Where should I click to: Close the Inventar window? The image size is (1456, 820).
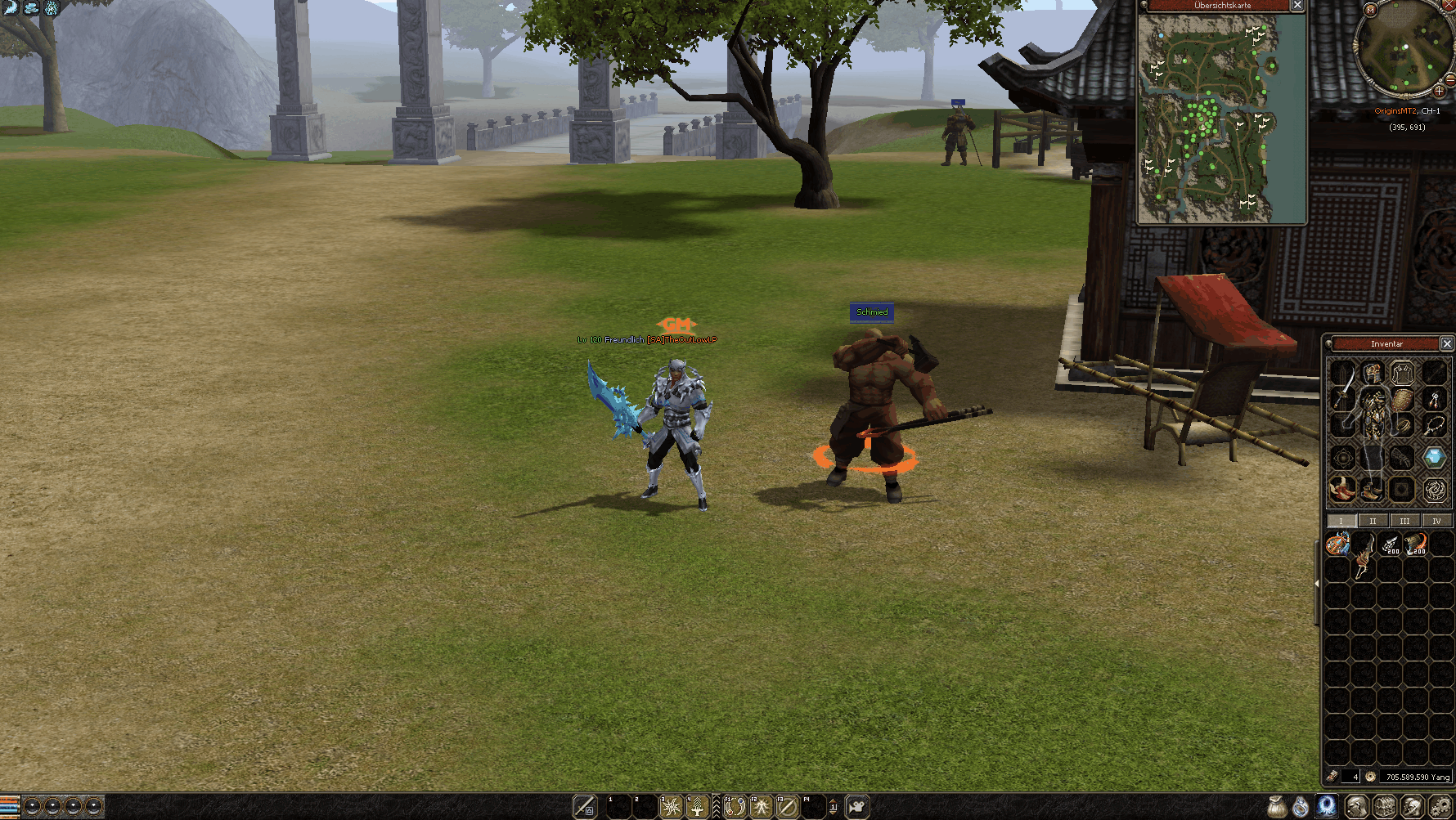pyautogui.click(x=1446, y=344)
